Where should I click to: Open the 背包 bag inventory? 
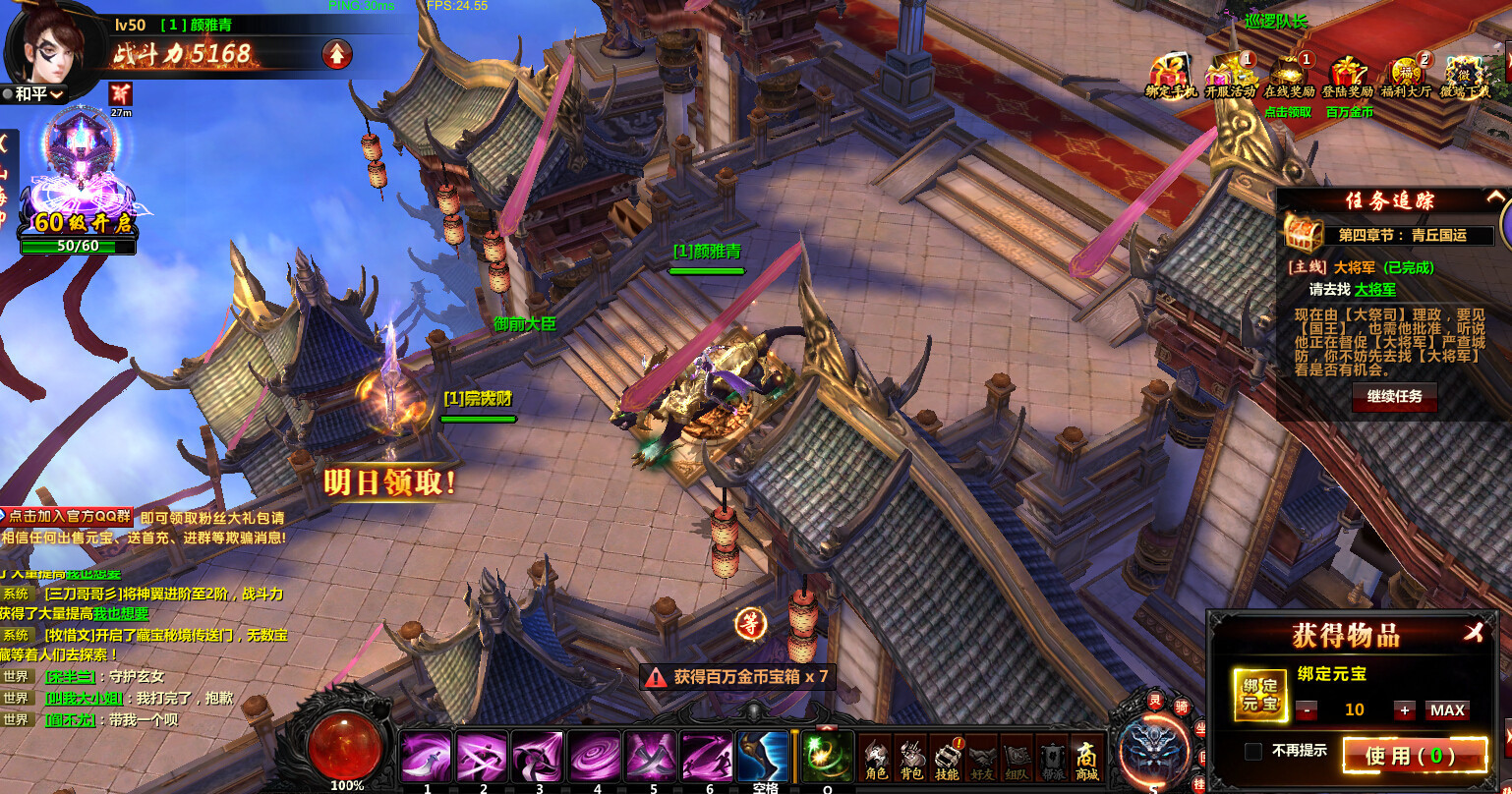[x=911, y=758]
